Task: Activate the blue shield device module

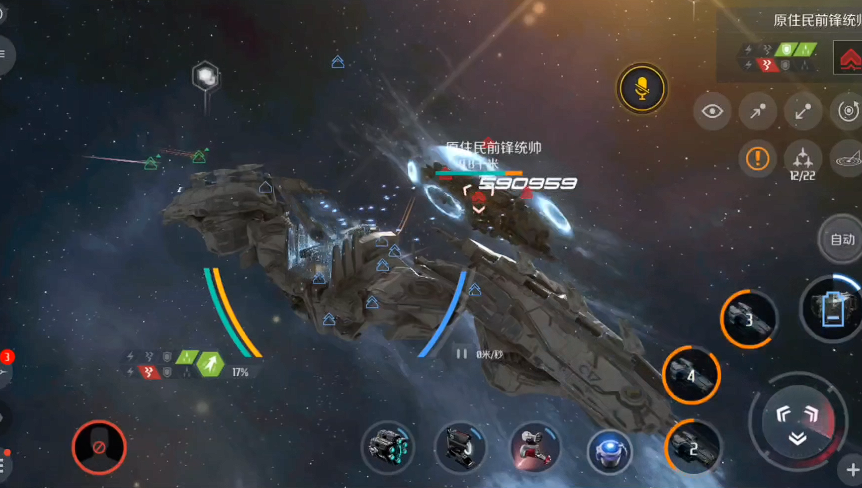Action: (x=610, y=449)
